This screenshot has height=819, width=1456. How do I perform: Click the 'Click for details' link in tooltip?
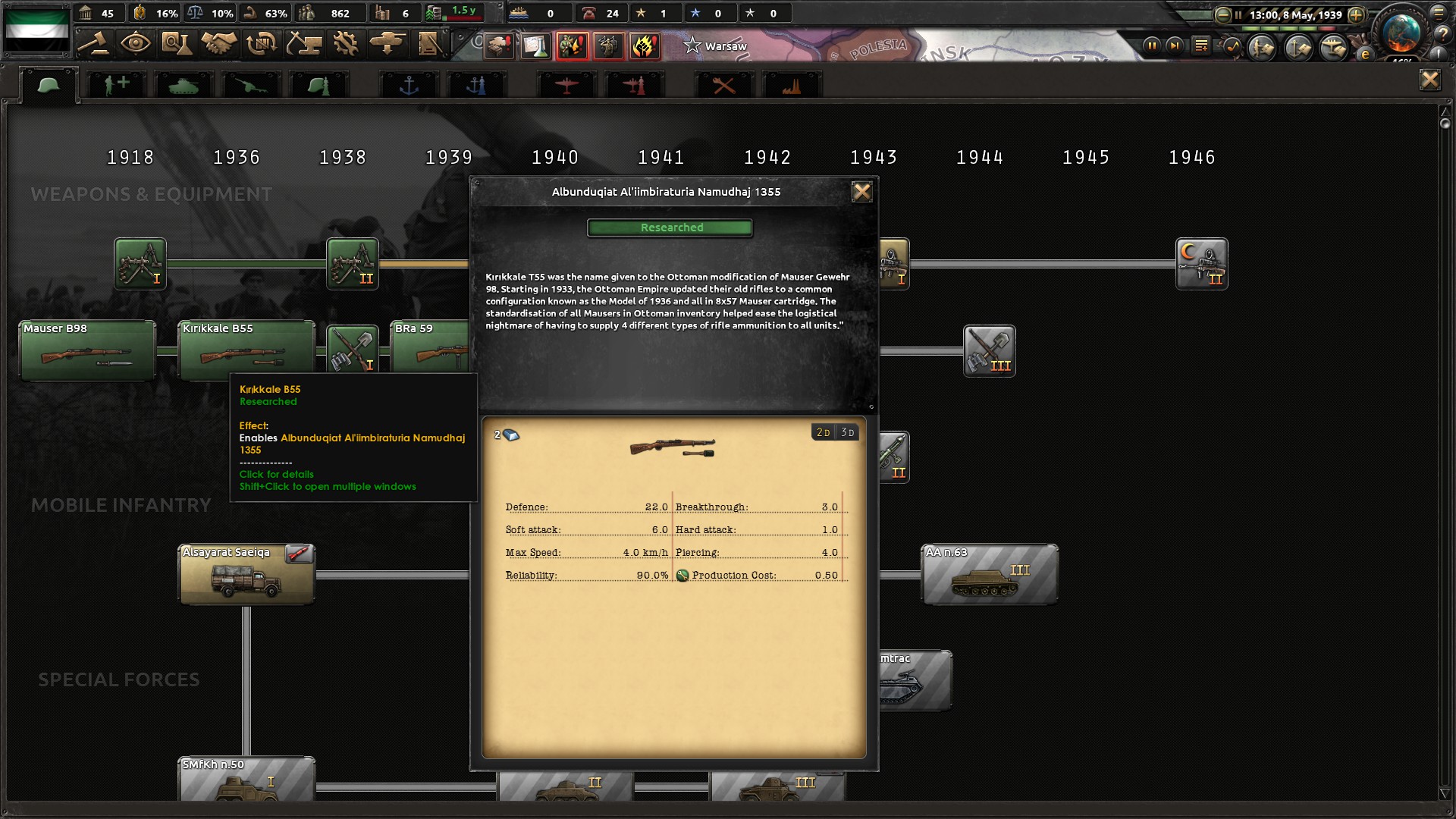(276, 474)
